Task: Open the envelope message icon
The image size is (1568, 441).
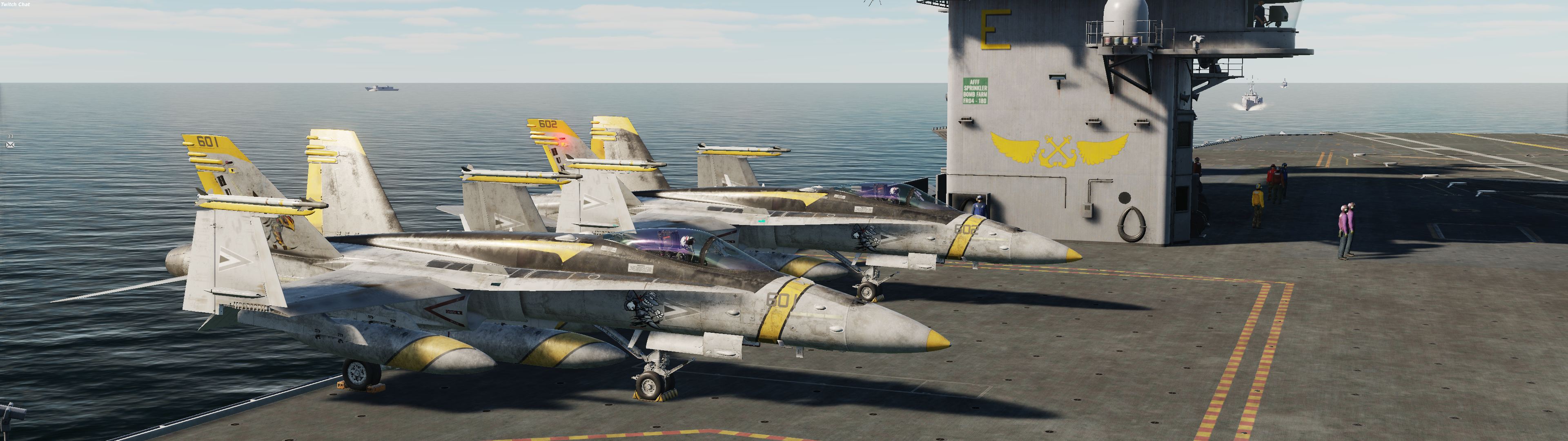Action: coord(10,145)
